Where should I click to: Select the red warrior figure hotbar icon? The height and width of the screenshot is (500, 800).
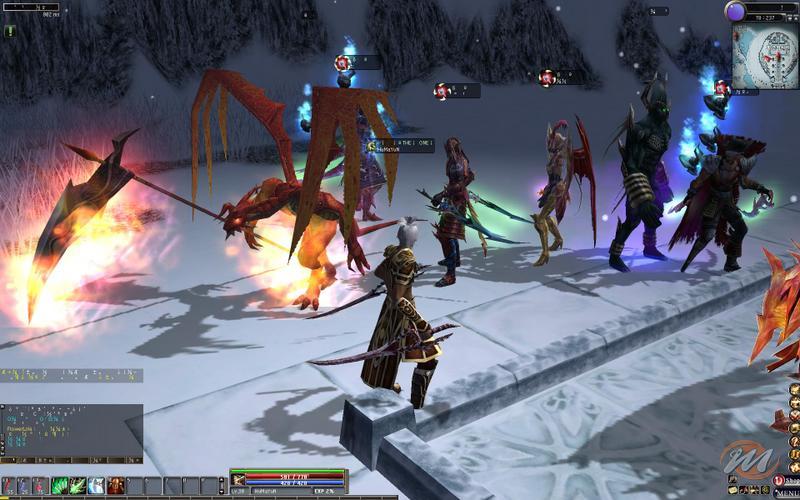tap(115, 486)
